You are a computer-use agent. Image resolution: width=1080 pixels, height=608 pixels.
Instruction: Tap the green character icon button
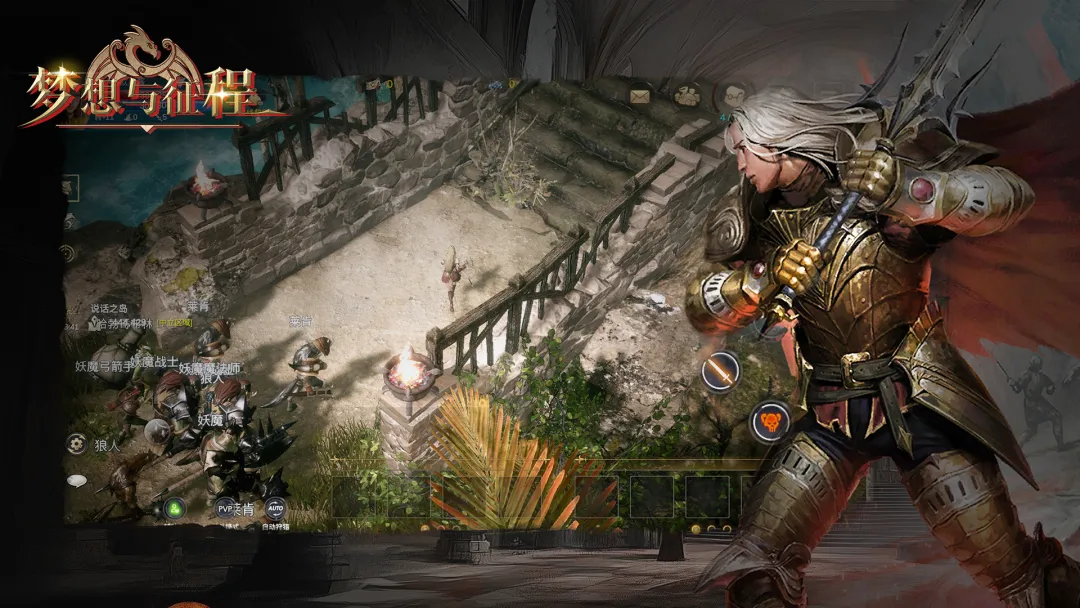pyautogui.click(x=175, y=509)
